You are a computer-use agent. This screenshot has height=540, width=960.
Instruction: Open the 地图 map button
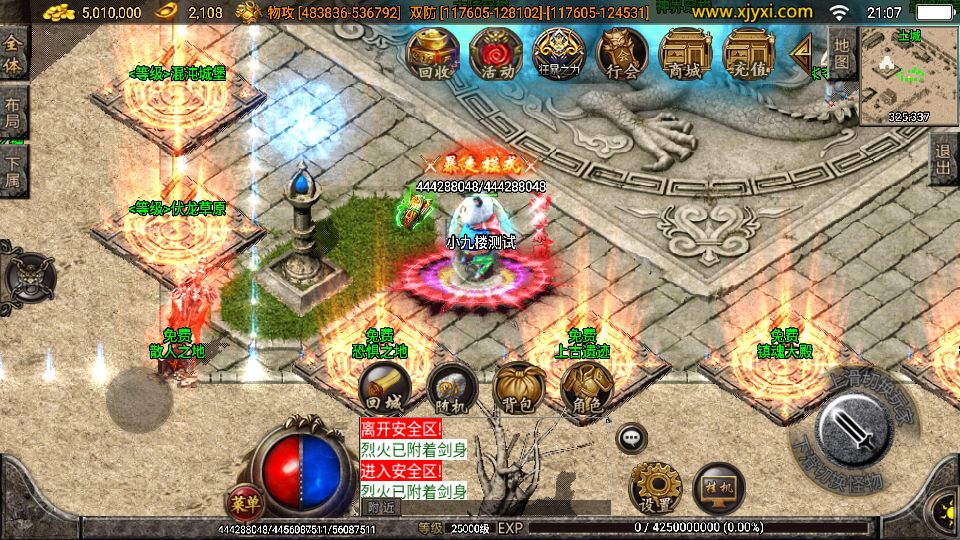coord(842,56)
